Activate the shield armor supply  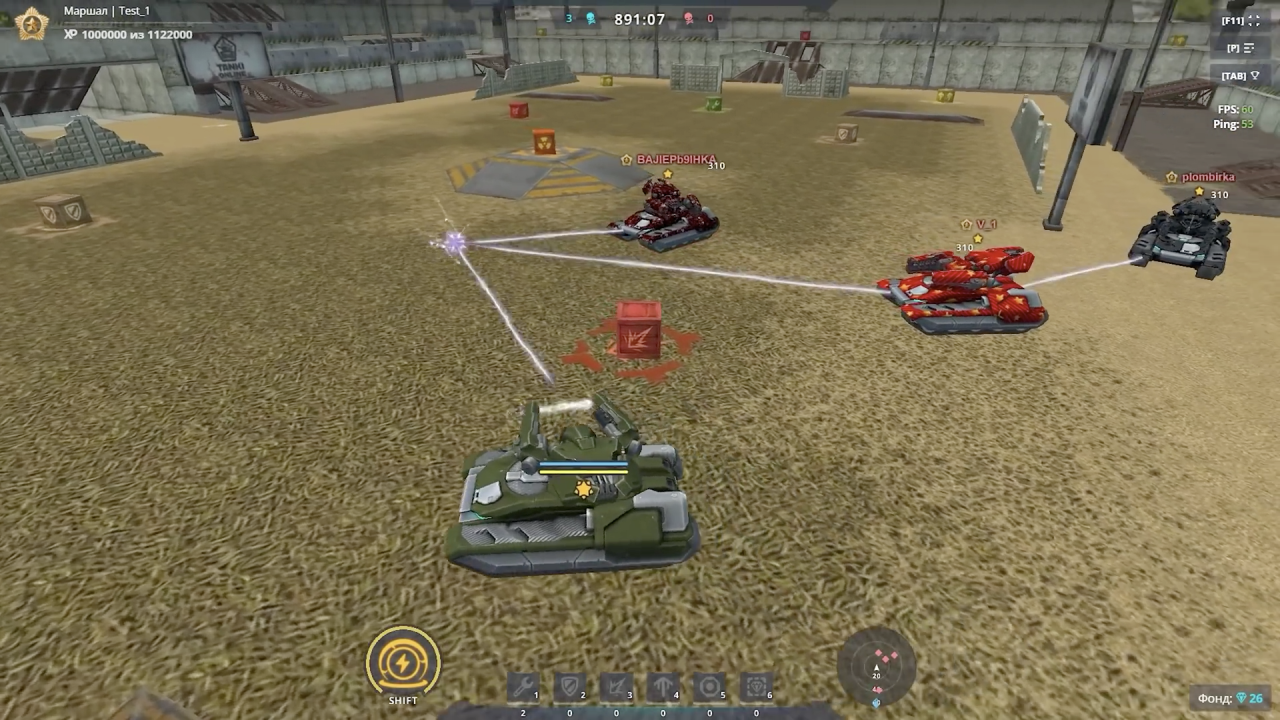point(570,687)
